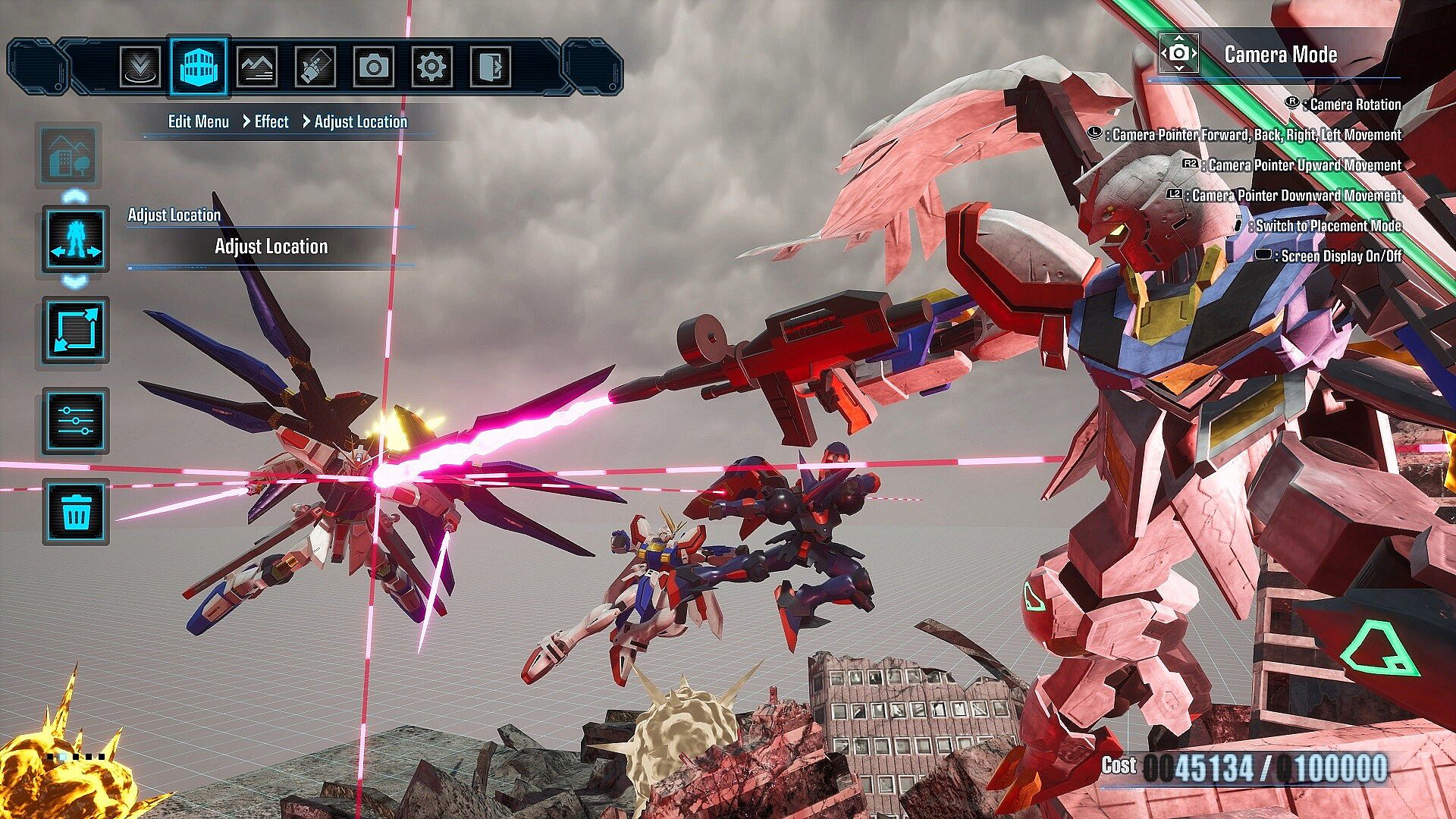Select the faded house and tree icon
The image size is (1456, 819).
[x=69, y=155]
